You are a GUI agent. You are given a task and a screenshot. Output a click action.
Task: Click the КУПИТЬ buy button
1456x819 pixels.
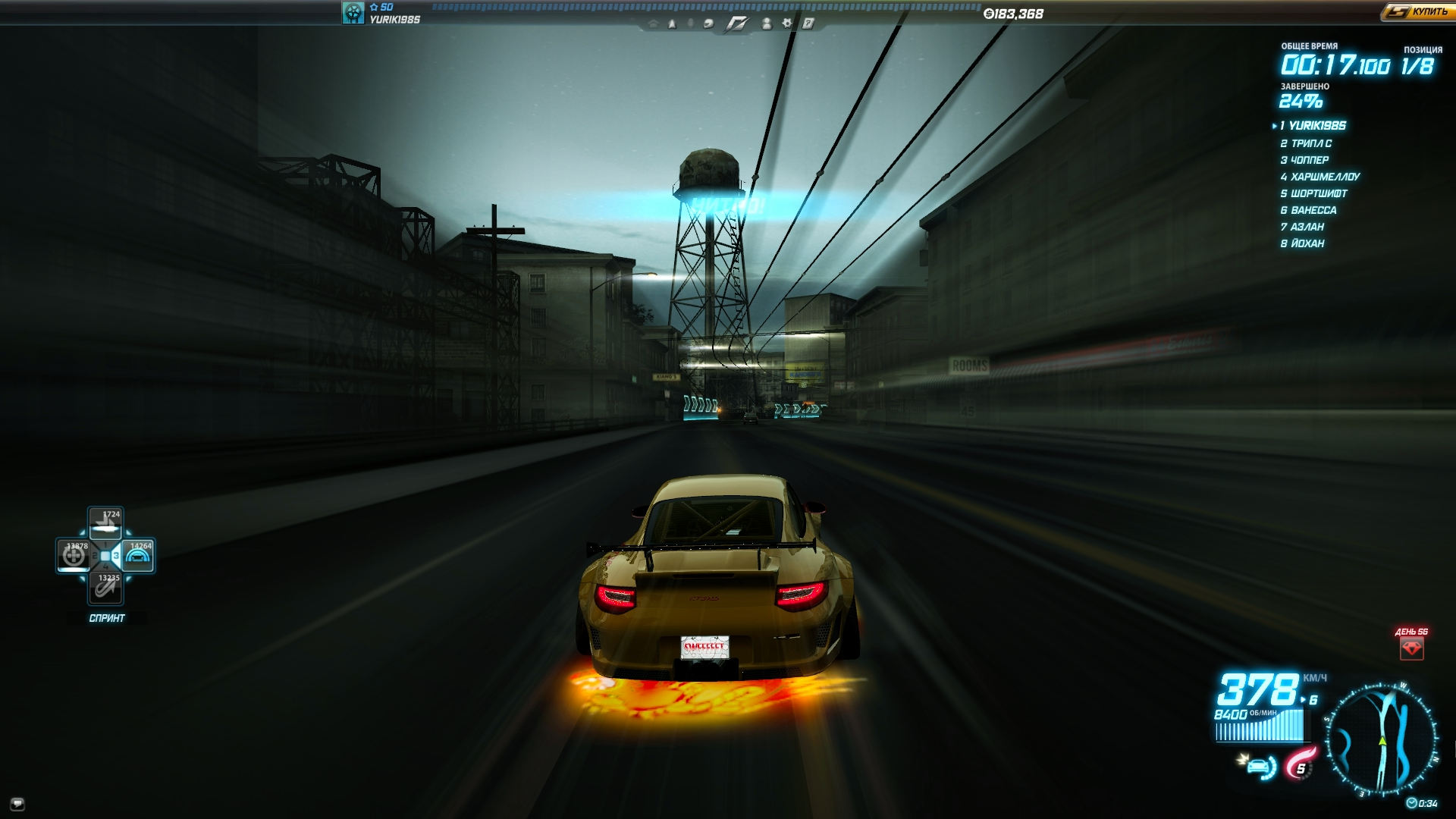1416,11
